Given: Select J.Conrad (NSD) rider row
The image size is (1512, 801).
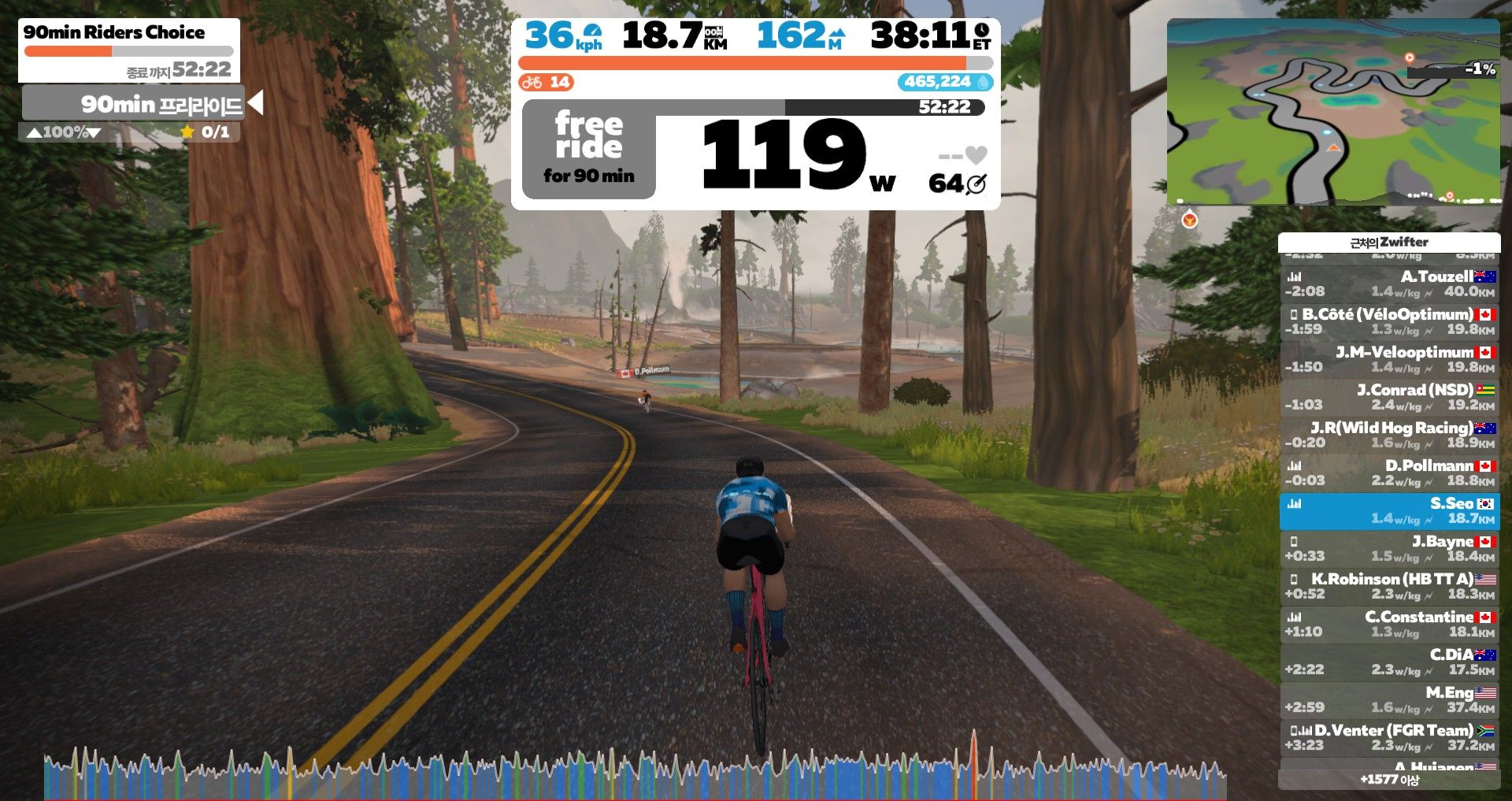Looking at the screenshot, I should pyautogui.click(x=1389, y=397).
